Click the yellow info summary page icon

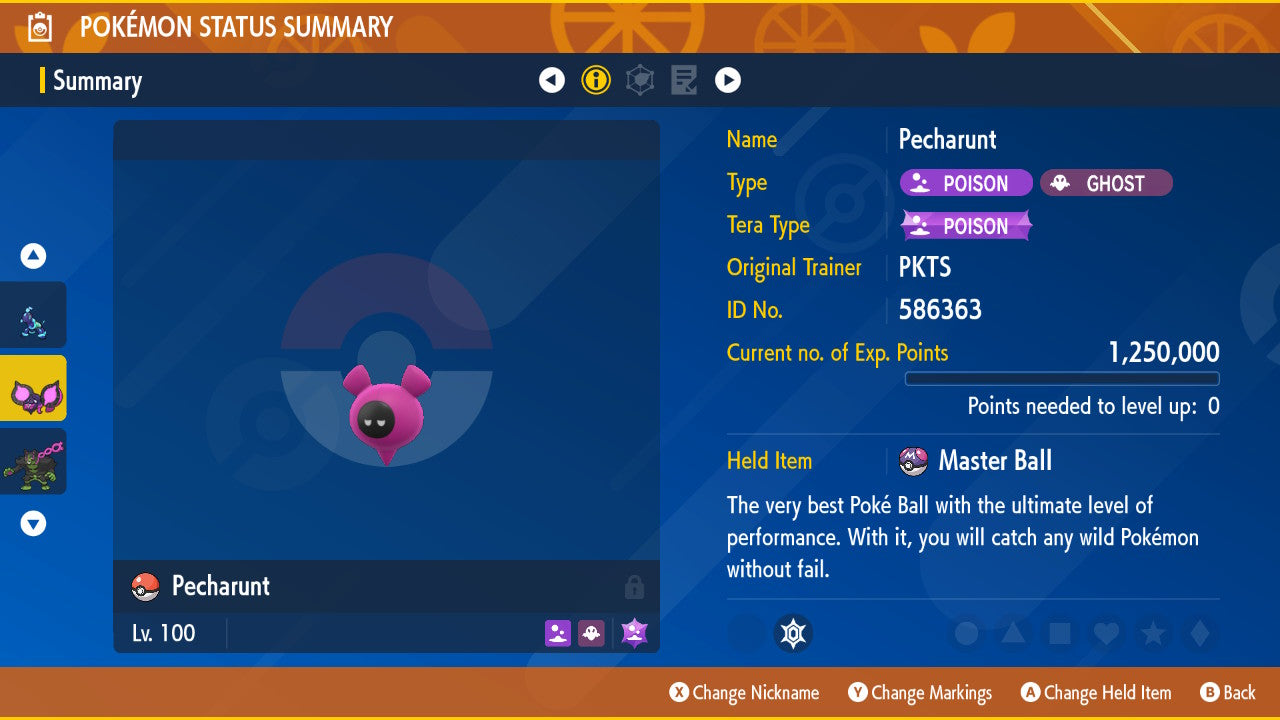click(596, 80)
